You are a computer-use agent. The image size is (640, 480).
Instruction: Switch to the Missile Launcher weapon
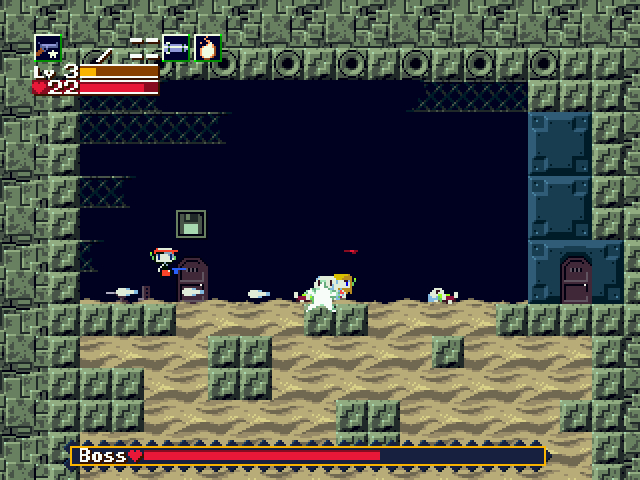tap(176, 47)
